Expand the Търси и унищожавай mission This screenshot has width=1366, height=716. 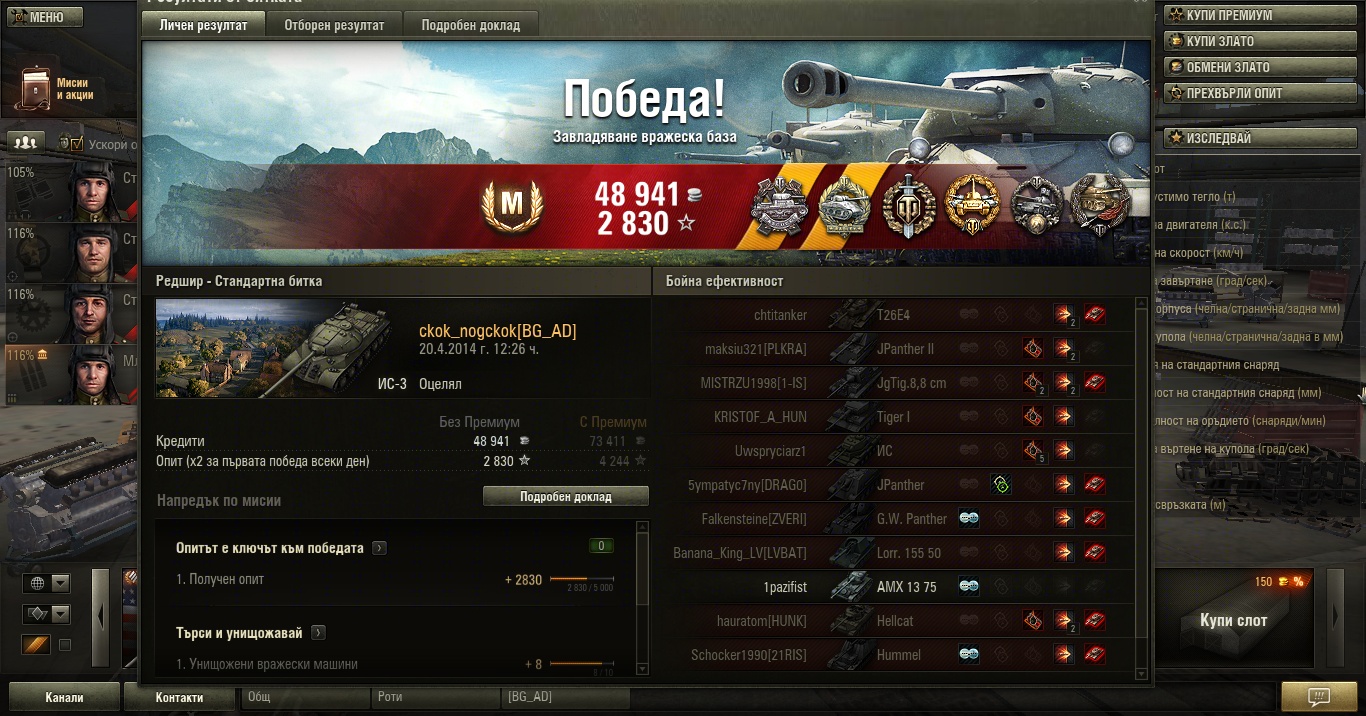(319, 633)
